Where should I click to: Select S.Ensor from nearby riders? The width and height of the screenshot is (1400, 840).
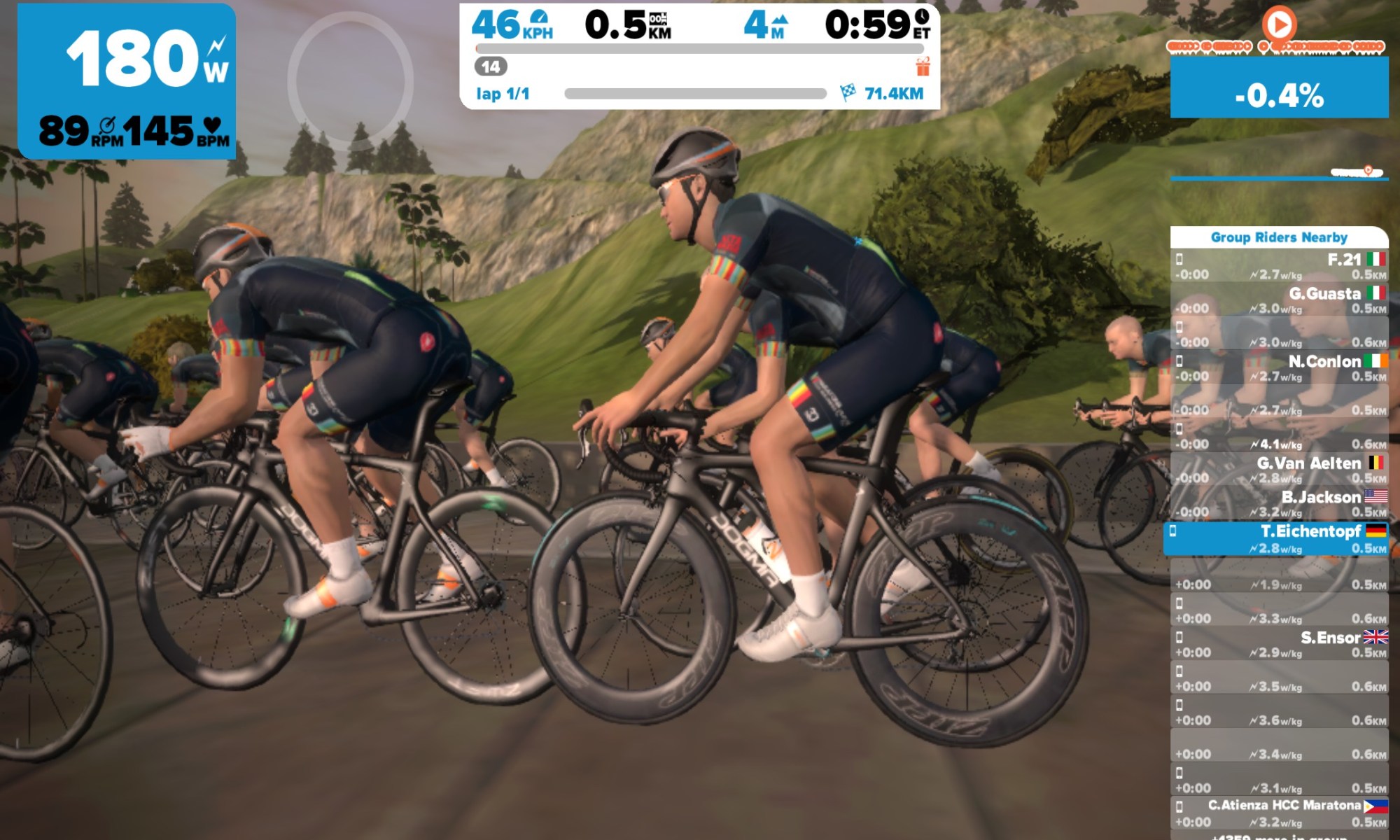(1279, 644)
